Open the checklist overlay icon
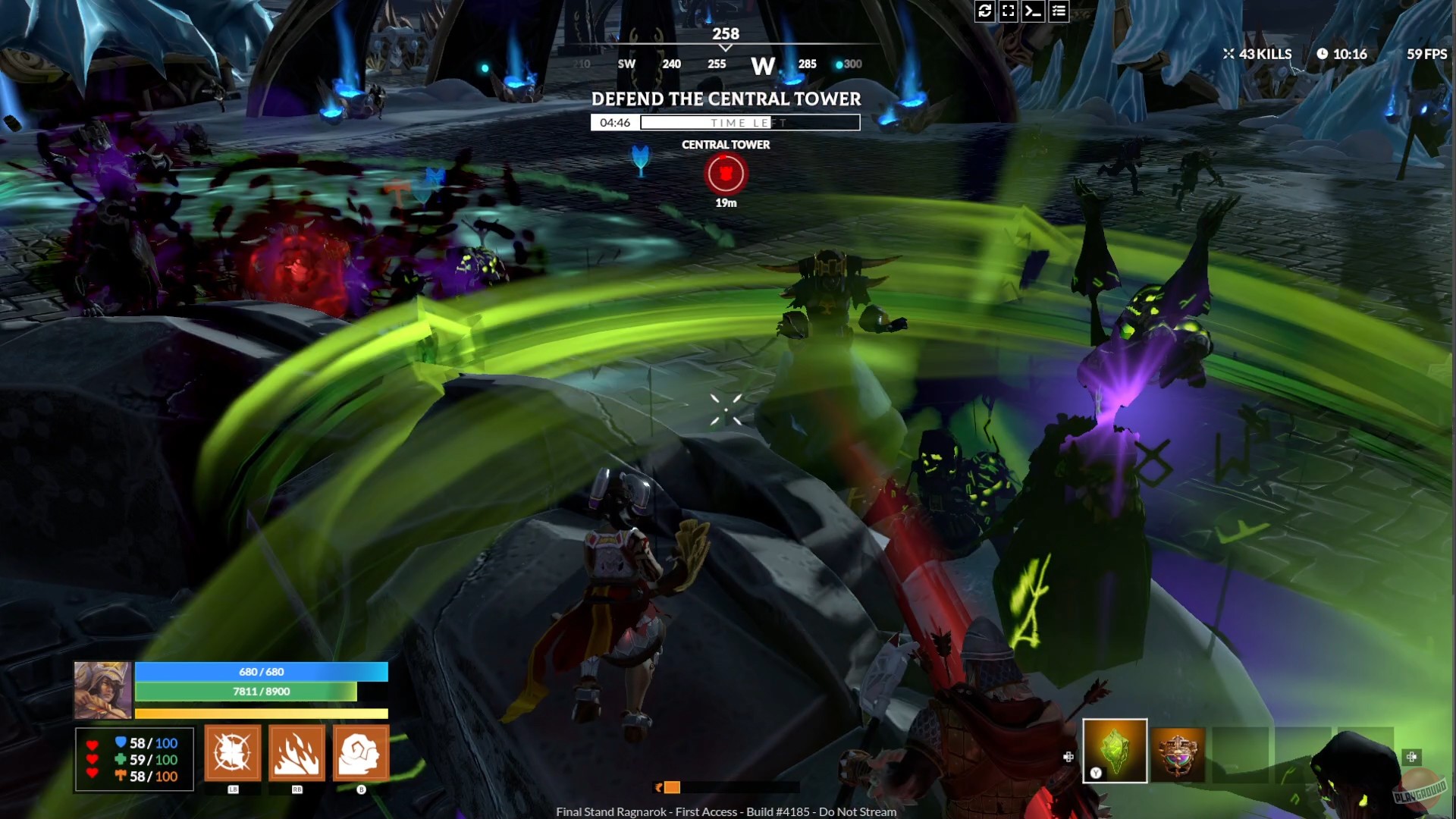1456x819 pixels. 1058,11
